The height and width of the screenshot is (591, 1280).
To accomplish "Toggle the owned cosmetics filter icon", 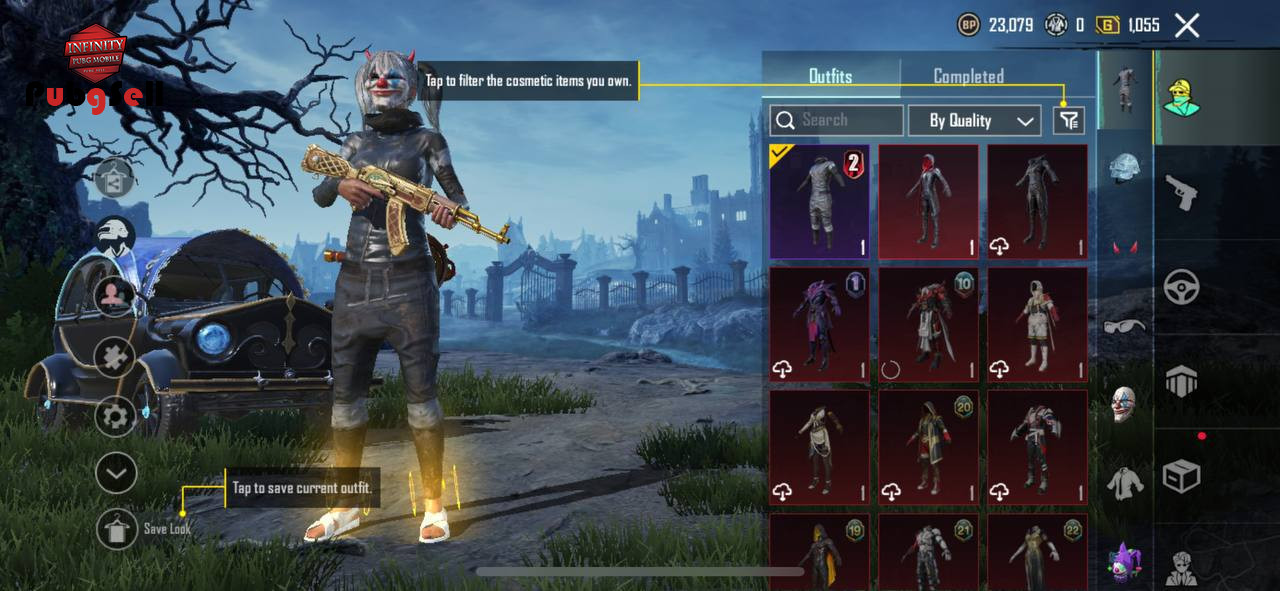I will [x=1069, y=121].
